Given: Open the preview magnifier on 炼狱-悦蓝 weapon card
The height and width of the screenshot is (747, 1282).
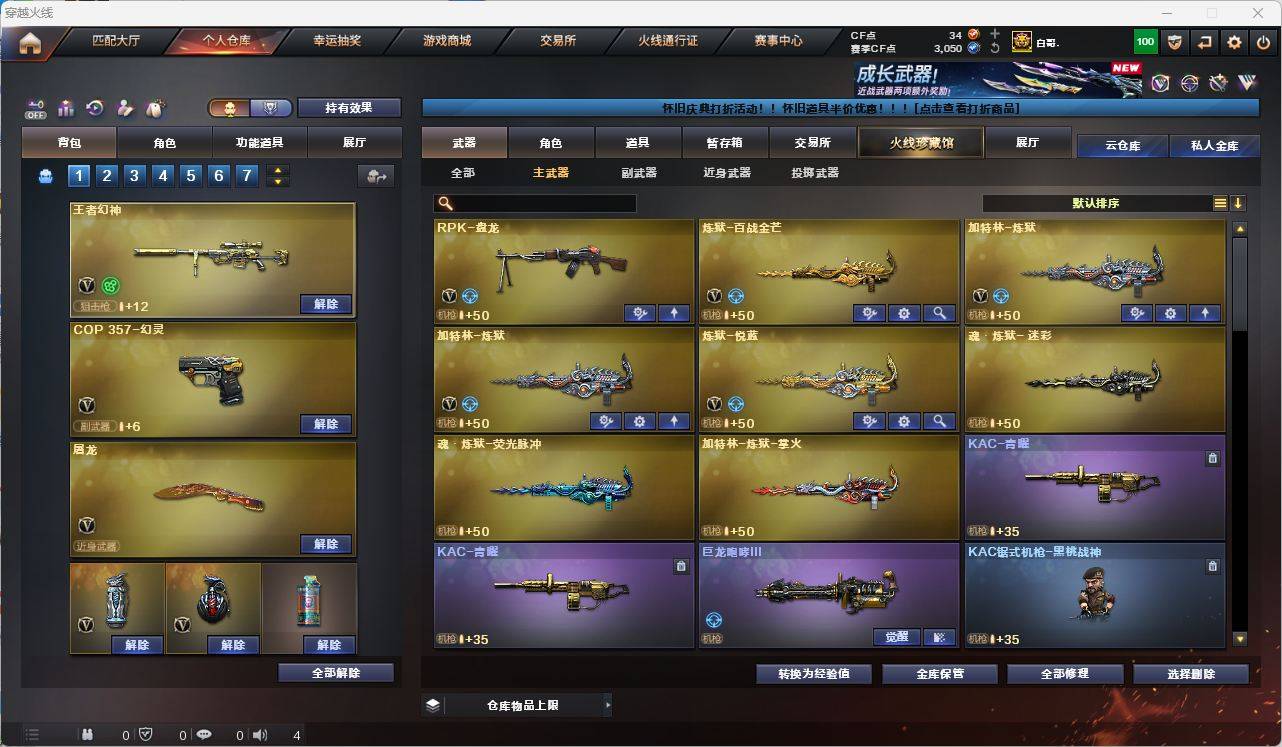Looking at the screenshot, I should click(940, 421).
